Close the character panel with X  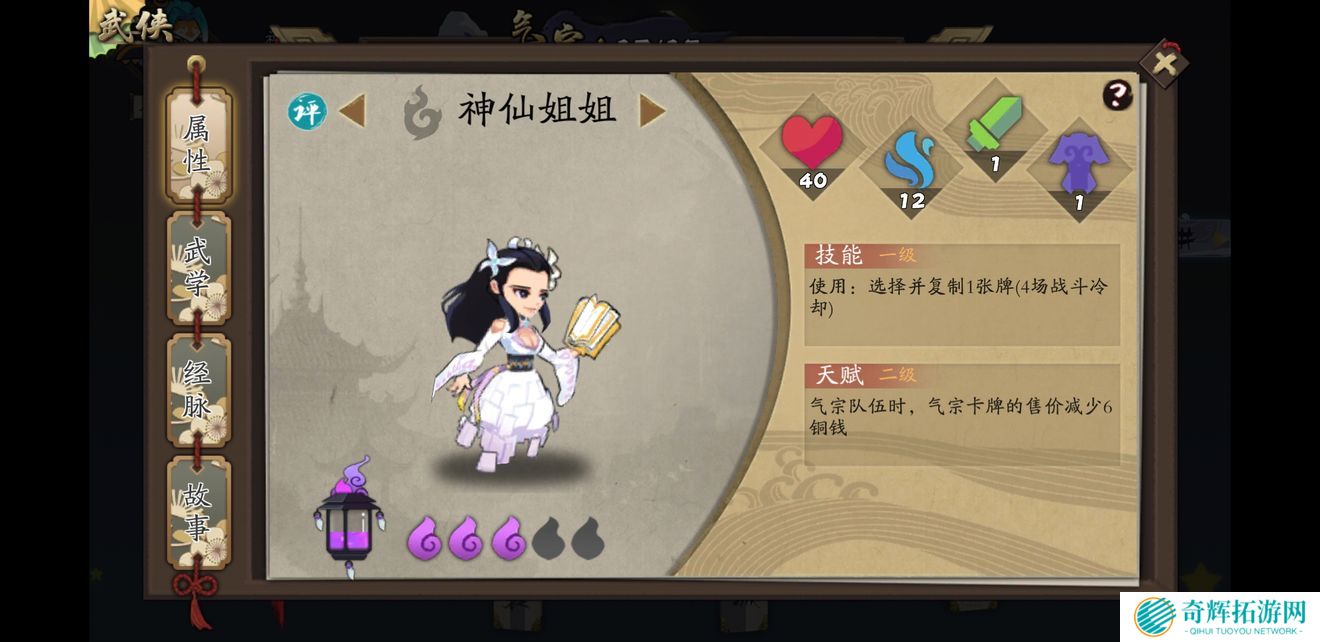tap(1164, 64)
